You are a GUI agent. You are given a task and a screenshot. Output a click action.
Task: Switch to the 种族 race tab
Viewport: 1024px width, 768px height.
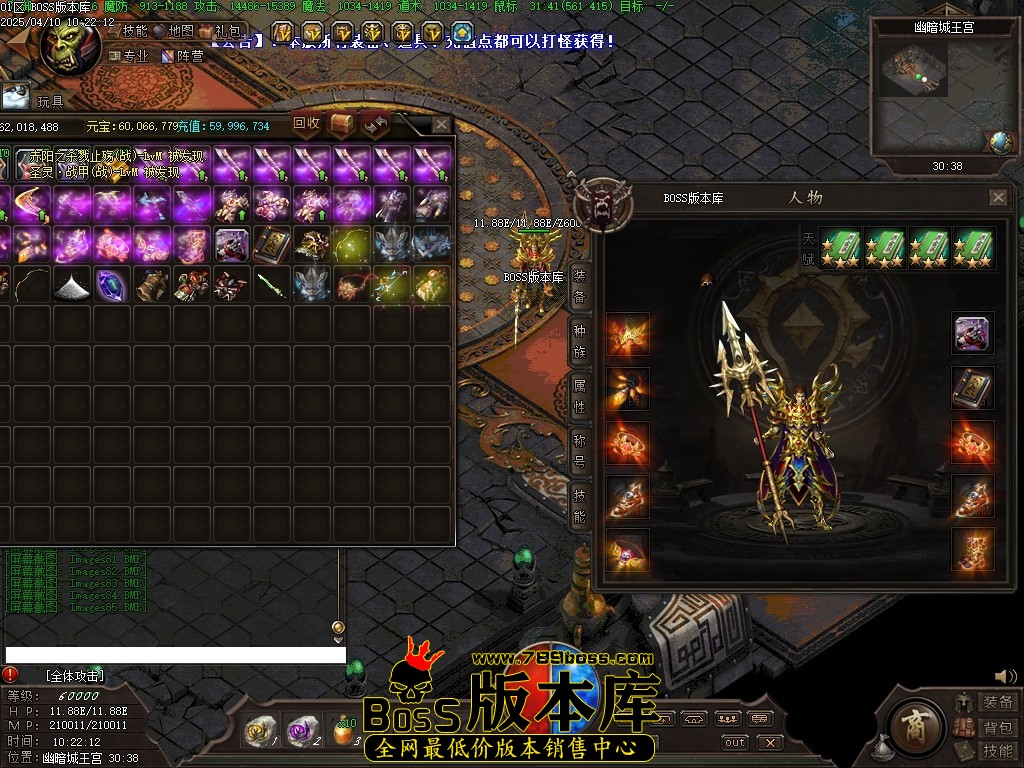click(x=579, y=341)
